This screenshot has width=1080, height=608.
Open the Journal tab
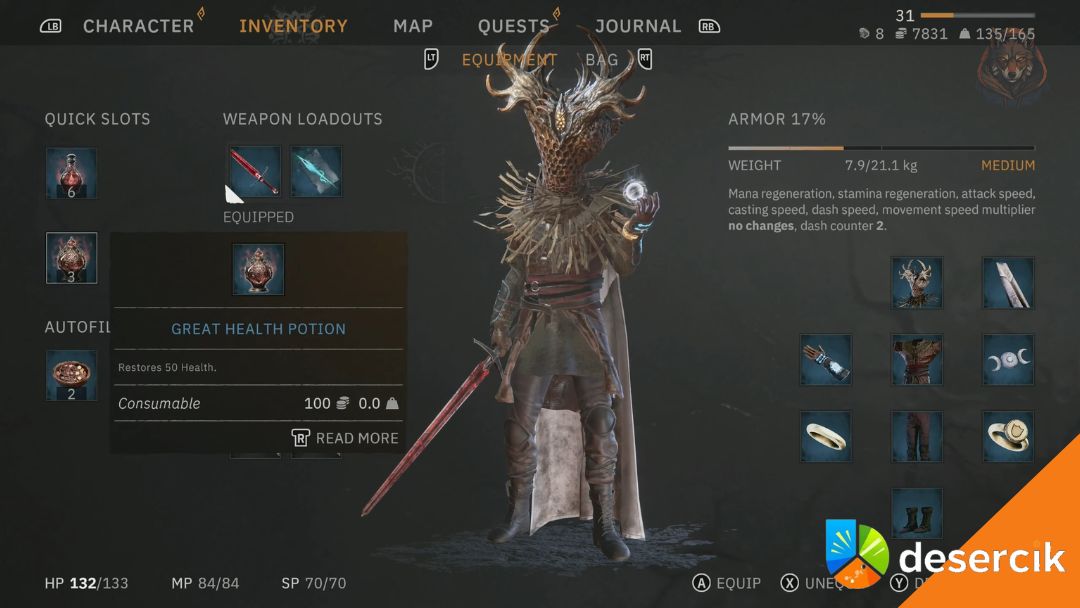pyautogui.click(x=638, y=26)
